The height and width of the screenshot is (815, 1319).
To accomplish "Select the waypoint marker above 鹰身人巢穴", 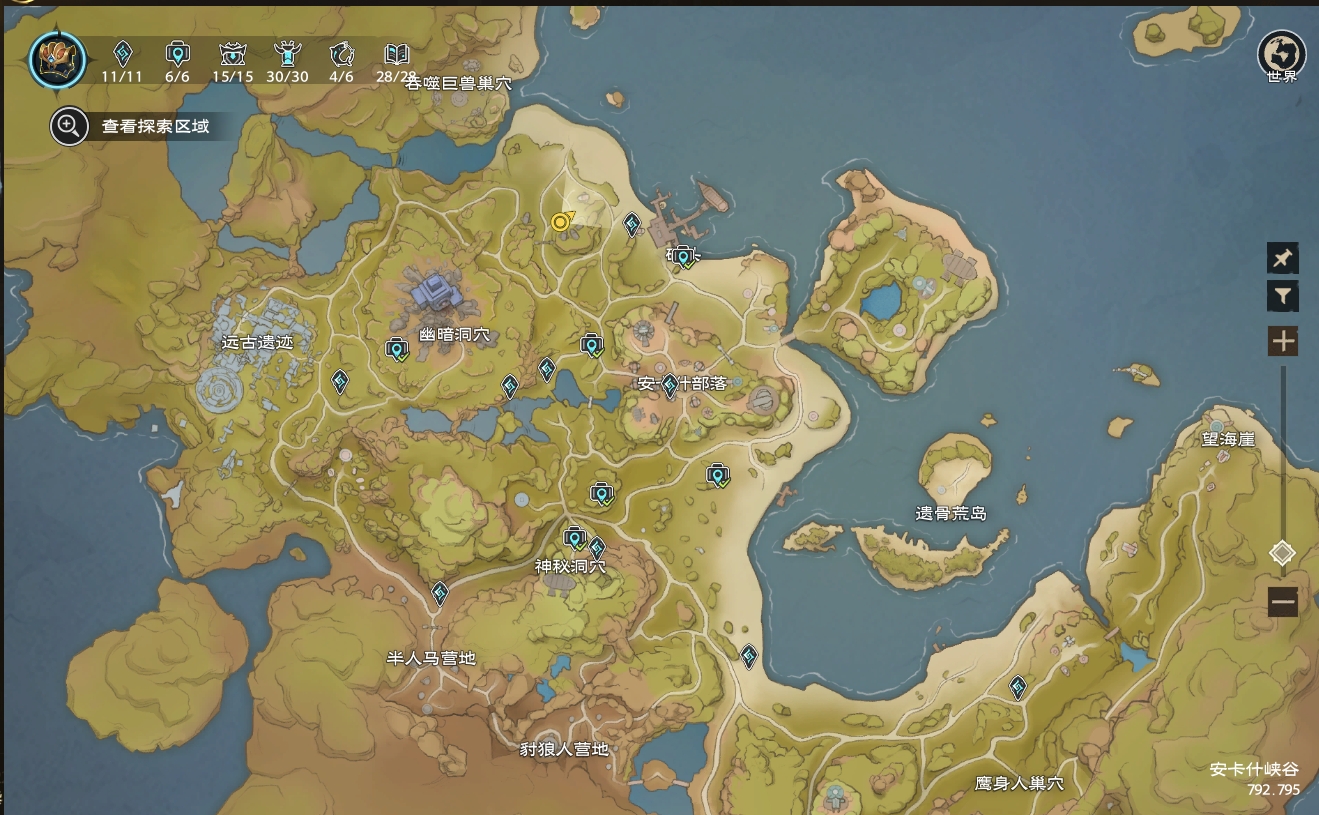I will click(1018, 687).
